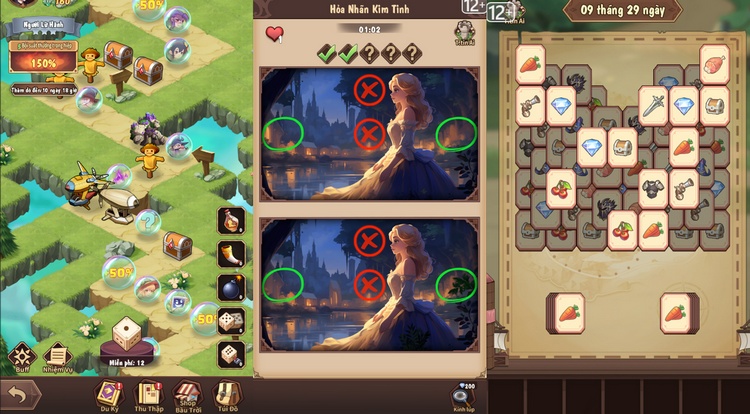Open the Buff menu

coord(21,357)
